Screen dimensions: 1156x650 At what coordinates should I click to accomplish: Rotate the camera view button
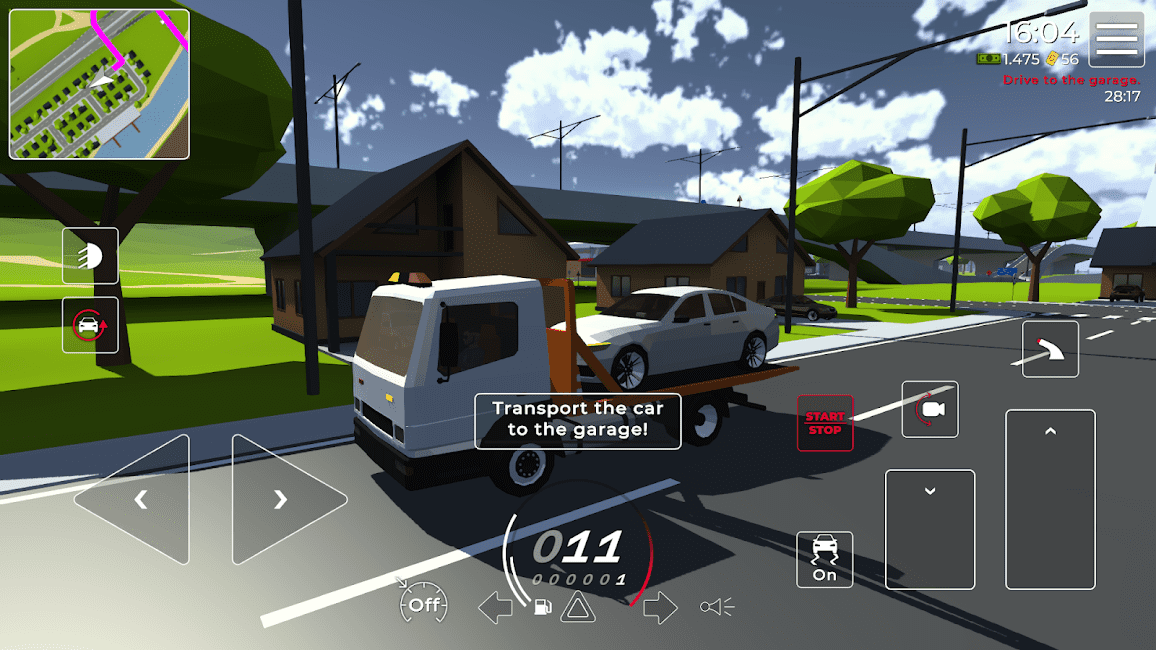click(930, 409)
